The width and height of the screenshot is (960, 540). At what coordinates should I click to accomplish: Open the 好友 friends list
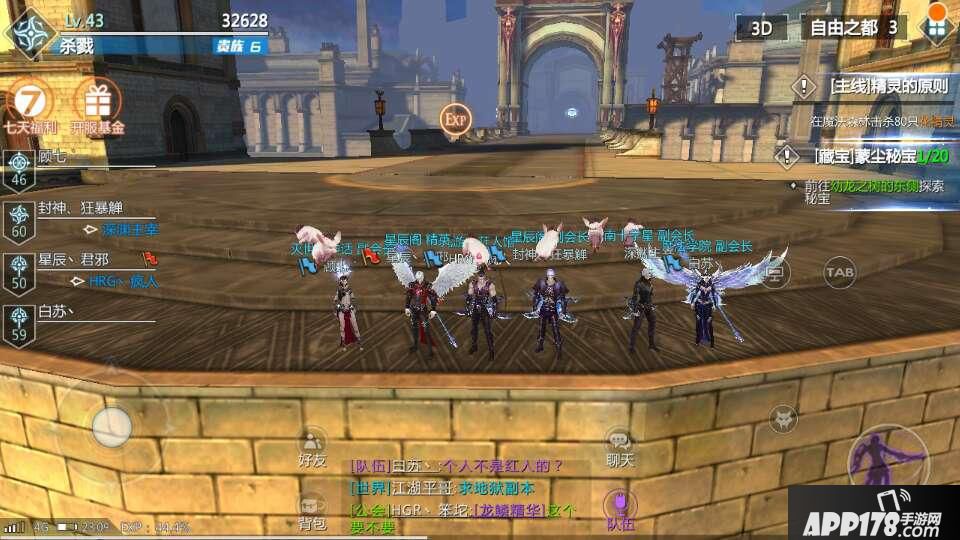(312, 445)
